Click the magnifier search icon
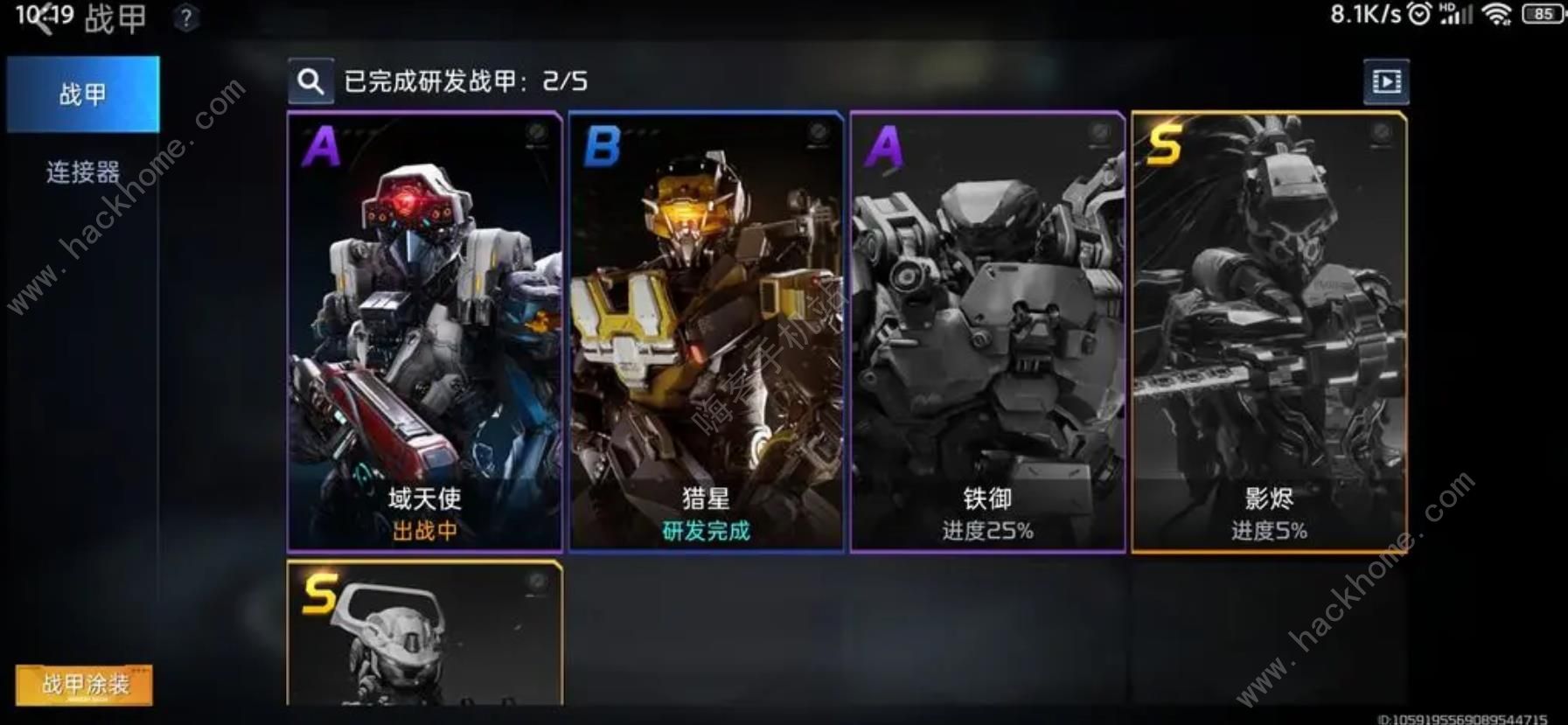This screenshot has width=1568, height=725. pos(310,82)
